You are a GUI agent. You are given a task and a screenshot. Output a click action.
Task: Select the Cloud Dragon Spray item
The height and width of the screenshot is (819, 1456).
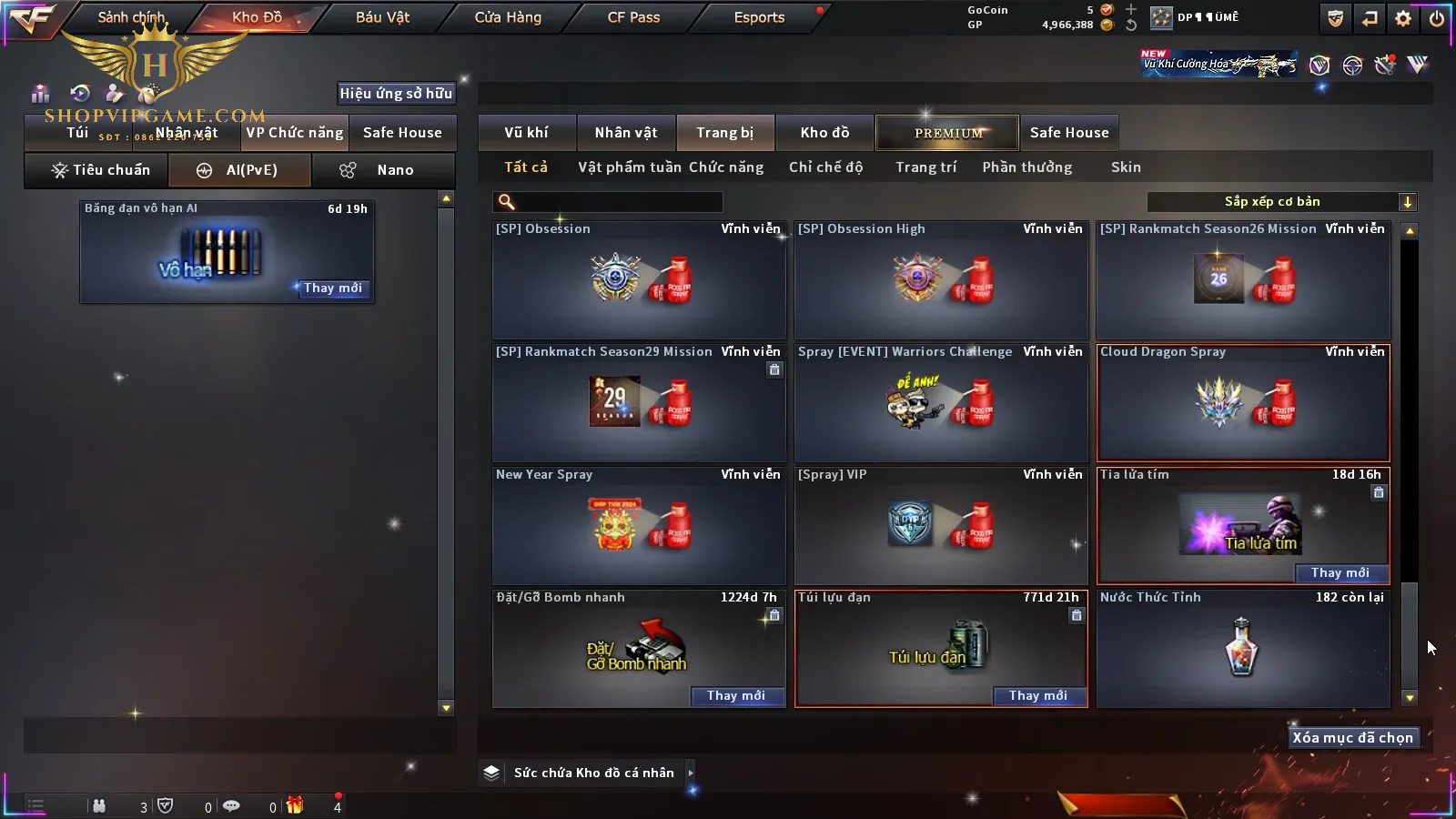tap(1243, 403)
